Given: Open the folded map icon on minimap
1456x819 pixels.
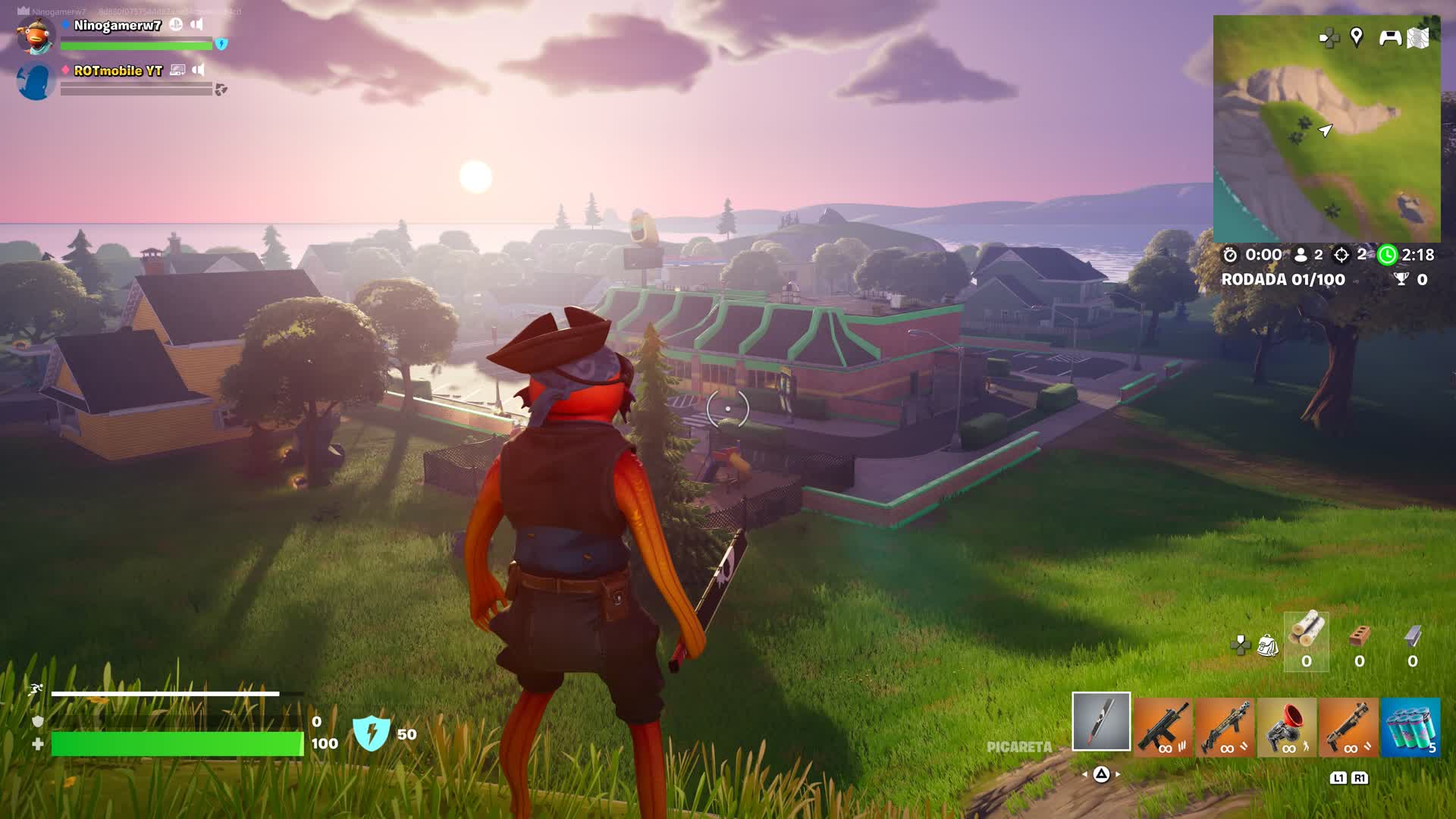Looking at the screenshot, I should click(x=1418, y=38).
